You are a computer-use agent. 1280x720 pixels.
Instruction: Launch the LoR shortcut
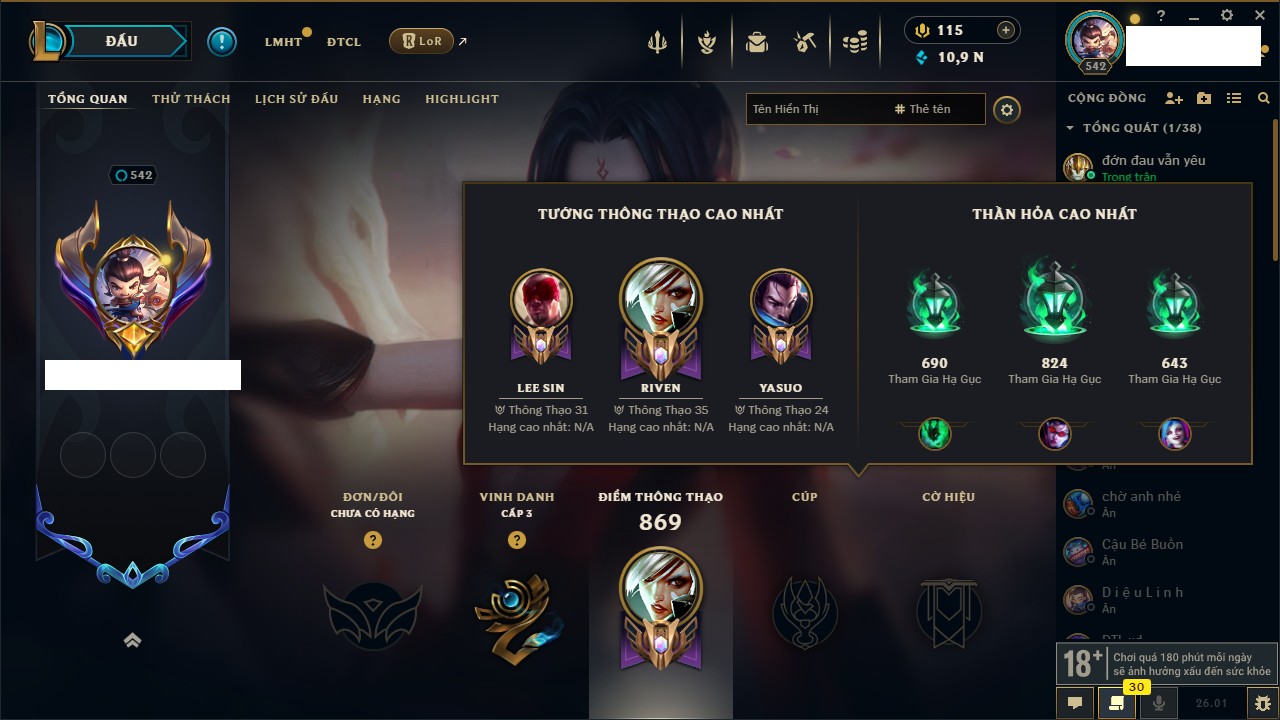421,41
